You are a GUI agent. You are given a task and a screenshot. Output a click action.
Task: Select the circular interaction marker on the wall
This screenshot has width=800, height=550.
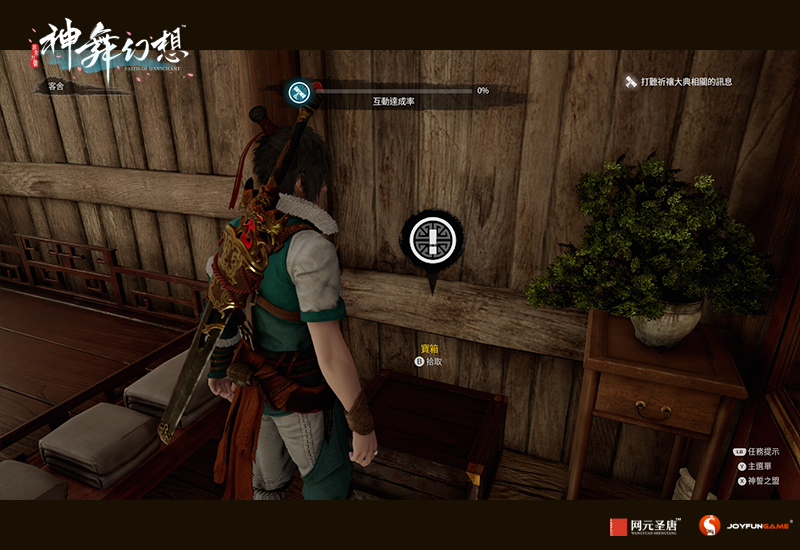pyautogui.click(x=432, y=240)
